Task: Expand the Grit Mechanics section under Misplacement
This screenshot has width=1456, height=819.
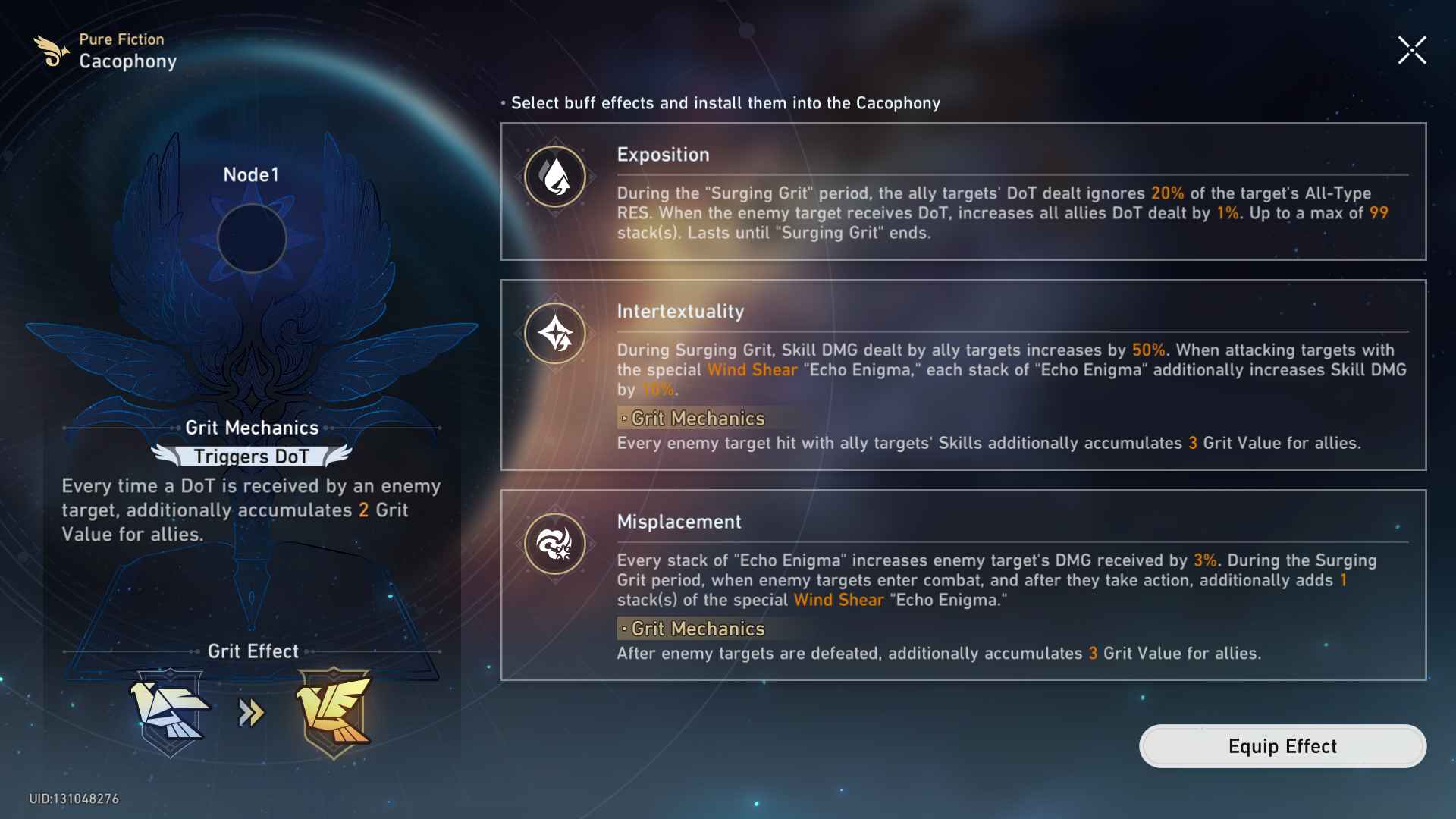Action: [691, 628]
